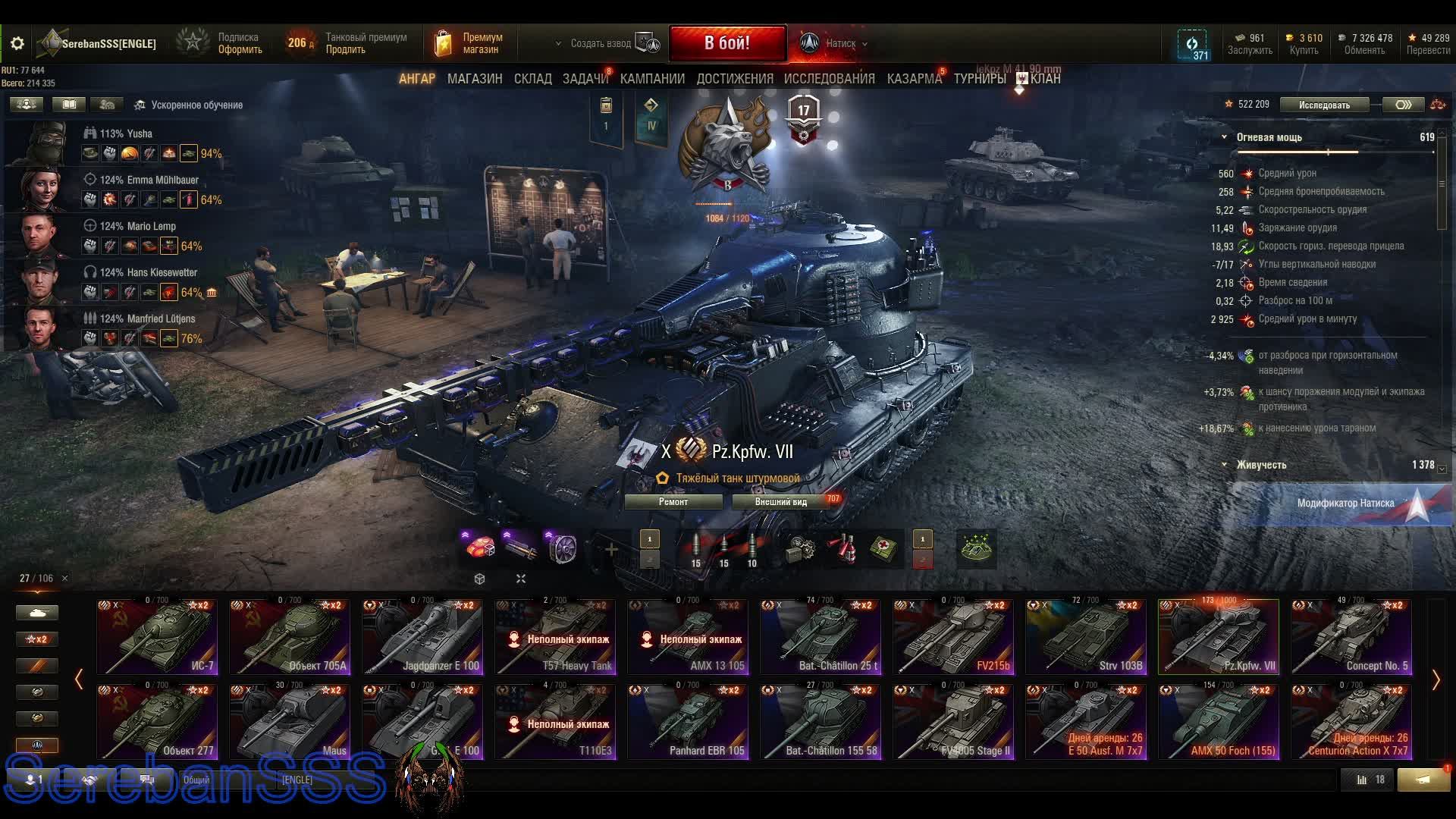Open the СКЛАД tab
The image size is (1456, 819).
click(532, 79)
